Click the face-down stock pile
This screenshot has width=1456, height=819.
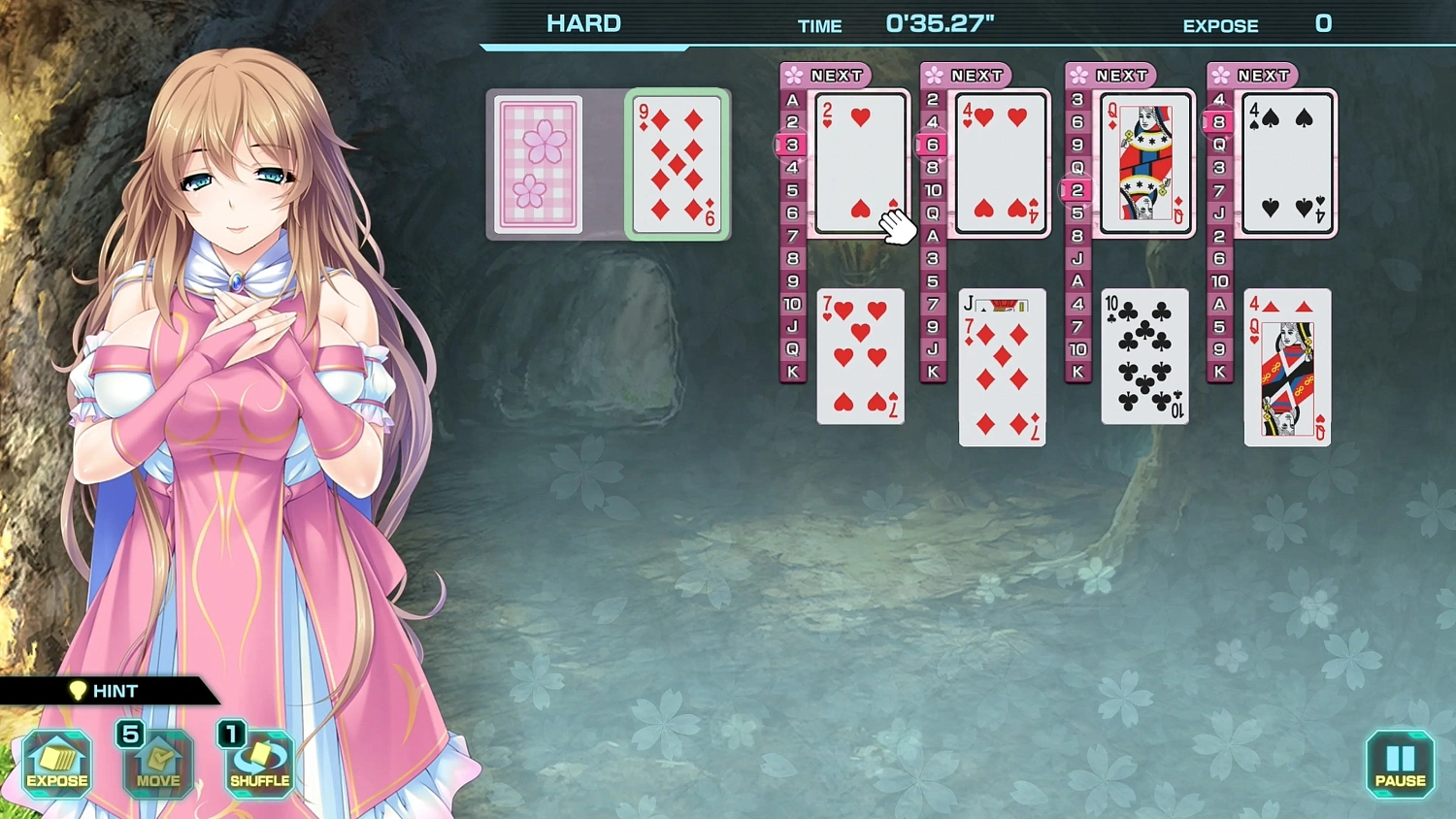coord(538,165)
